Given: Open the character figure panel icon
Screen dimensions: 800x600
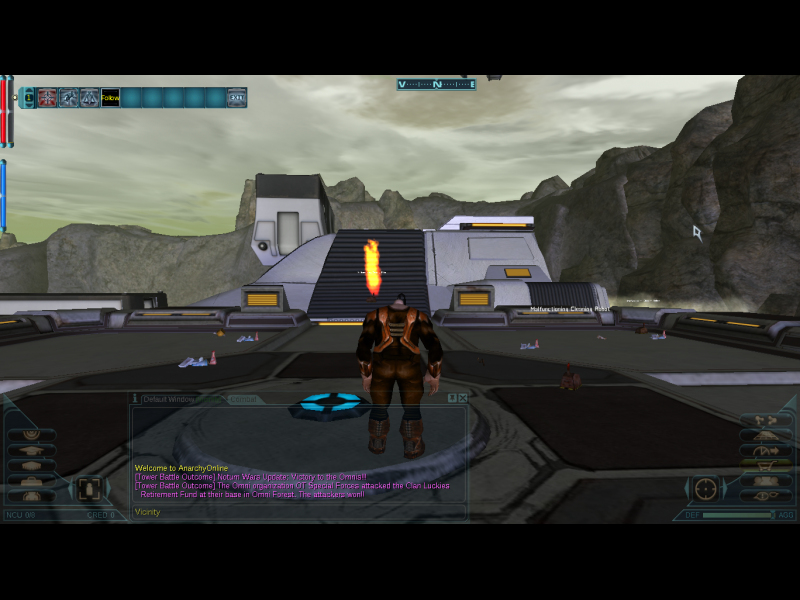Looking at the screenshot, I should [x=88, y=488].
